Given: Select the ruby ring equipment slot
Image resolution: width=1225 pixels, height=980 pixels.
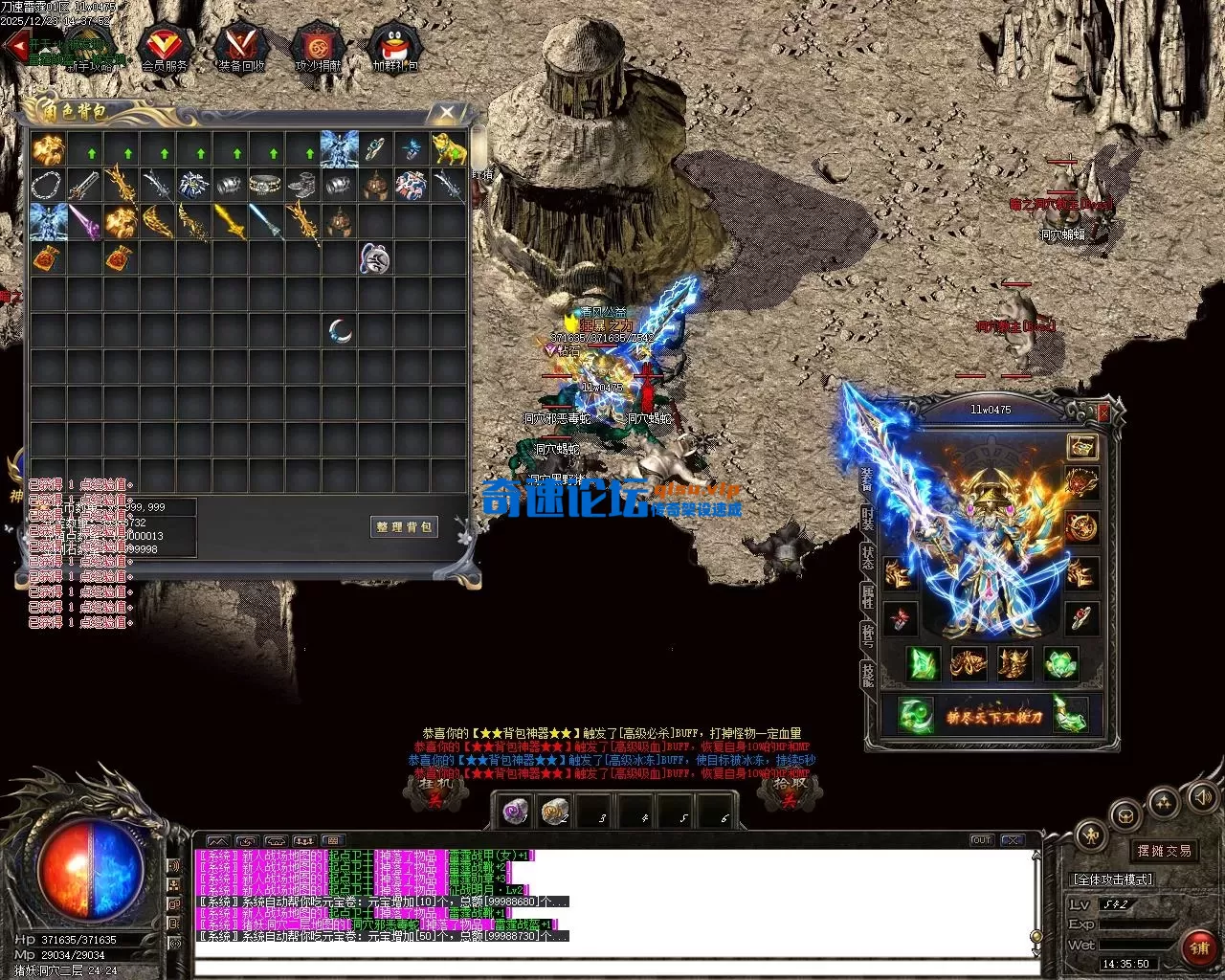Looking at the screenshot, I should pos(1081,617).
